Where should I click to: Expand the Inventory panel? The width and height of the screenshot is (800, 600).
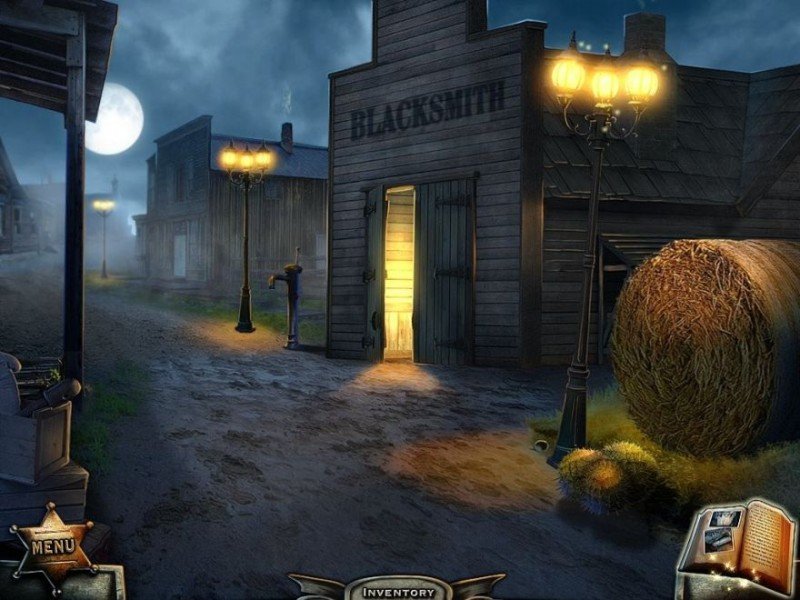398,590
